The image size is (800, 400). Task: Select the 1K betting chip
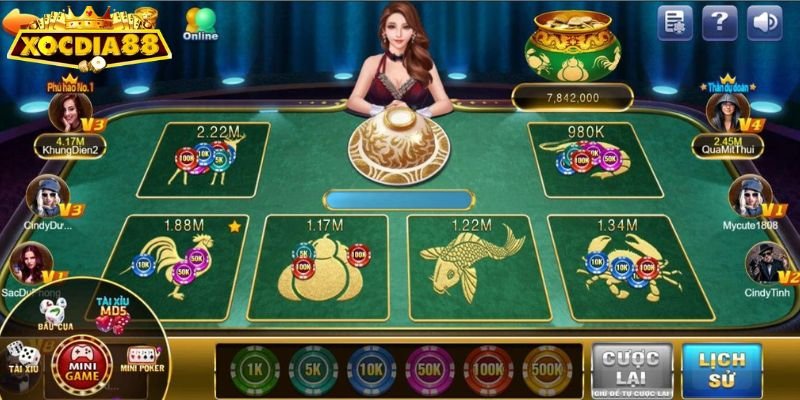point(255,368)
